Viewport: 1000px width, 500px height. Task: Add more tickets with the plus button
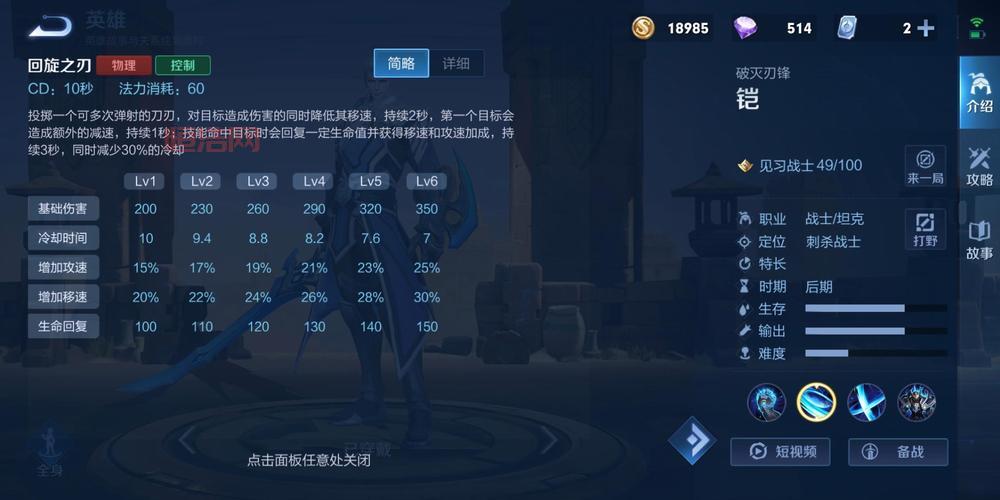click(926, 28)
